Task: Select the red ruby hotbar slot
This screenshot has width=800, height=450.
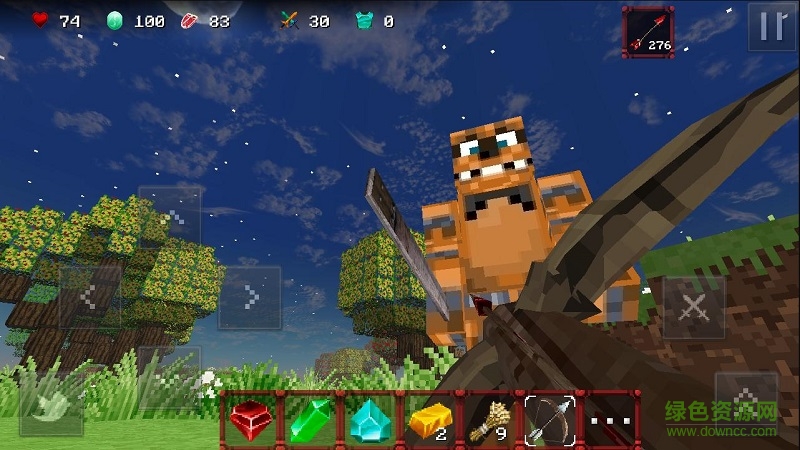Action: coord(250,419)
